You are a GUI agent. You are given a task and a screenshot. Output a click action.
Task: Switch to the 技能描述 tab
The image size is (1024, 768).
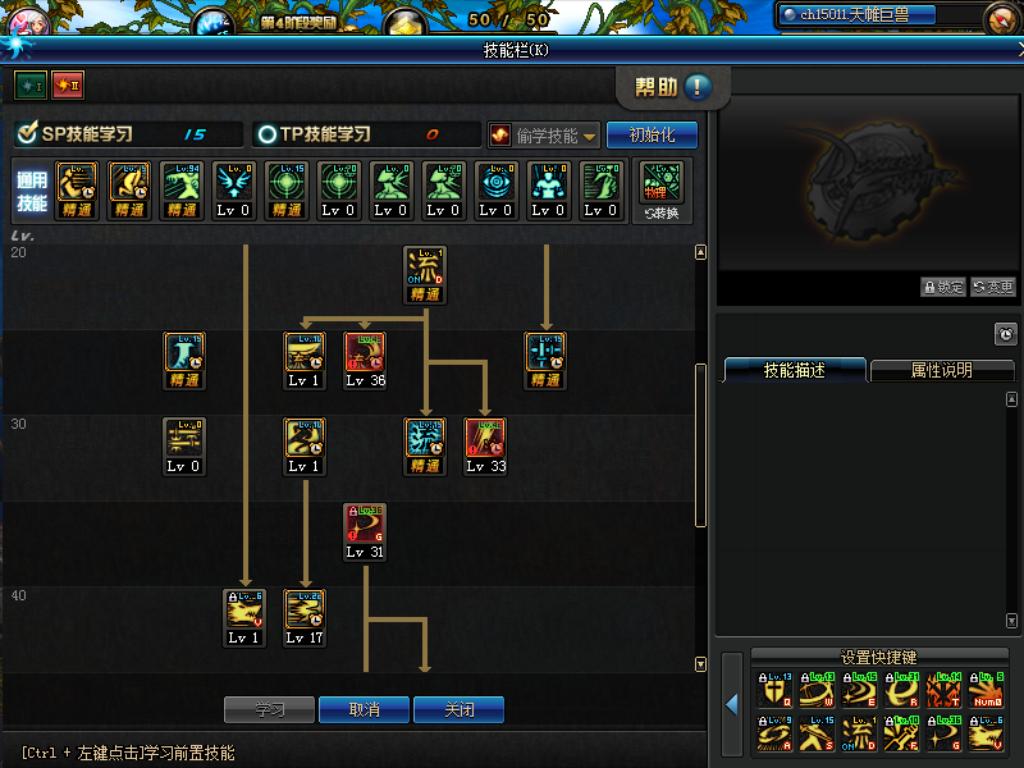(x=794, y=370)
